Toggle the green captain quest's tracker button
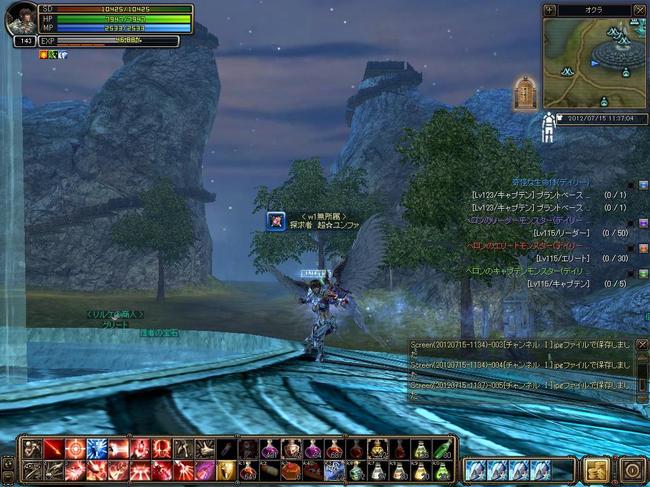 643,272
